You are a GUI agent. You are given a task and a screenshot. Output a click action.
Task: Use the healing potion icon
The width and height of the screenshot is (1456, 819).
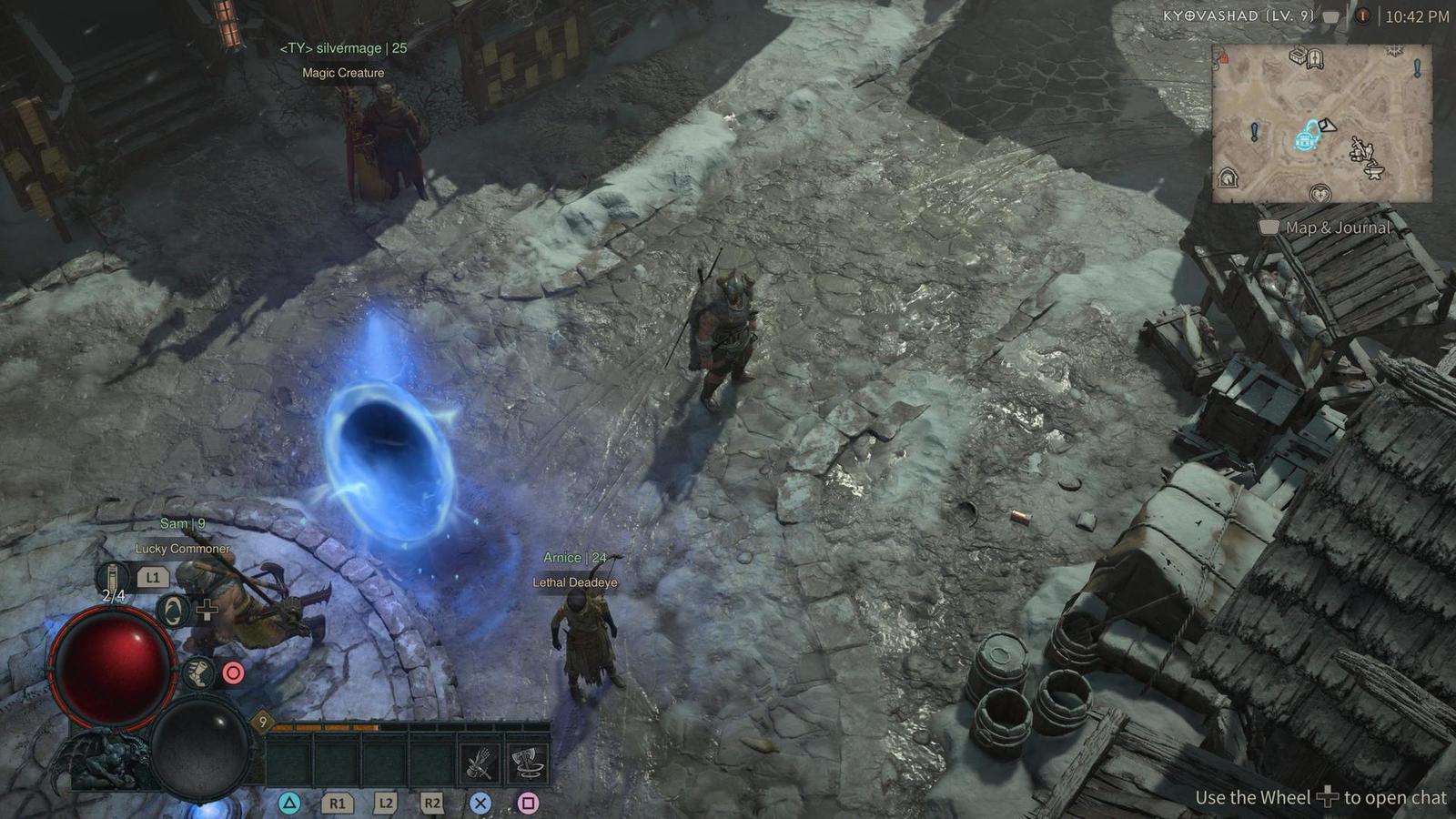click(113, 577)
